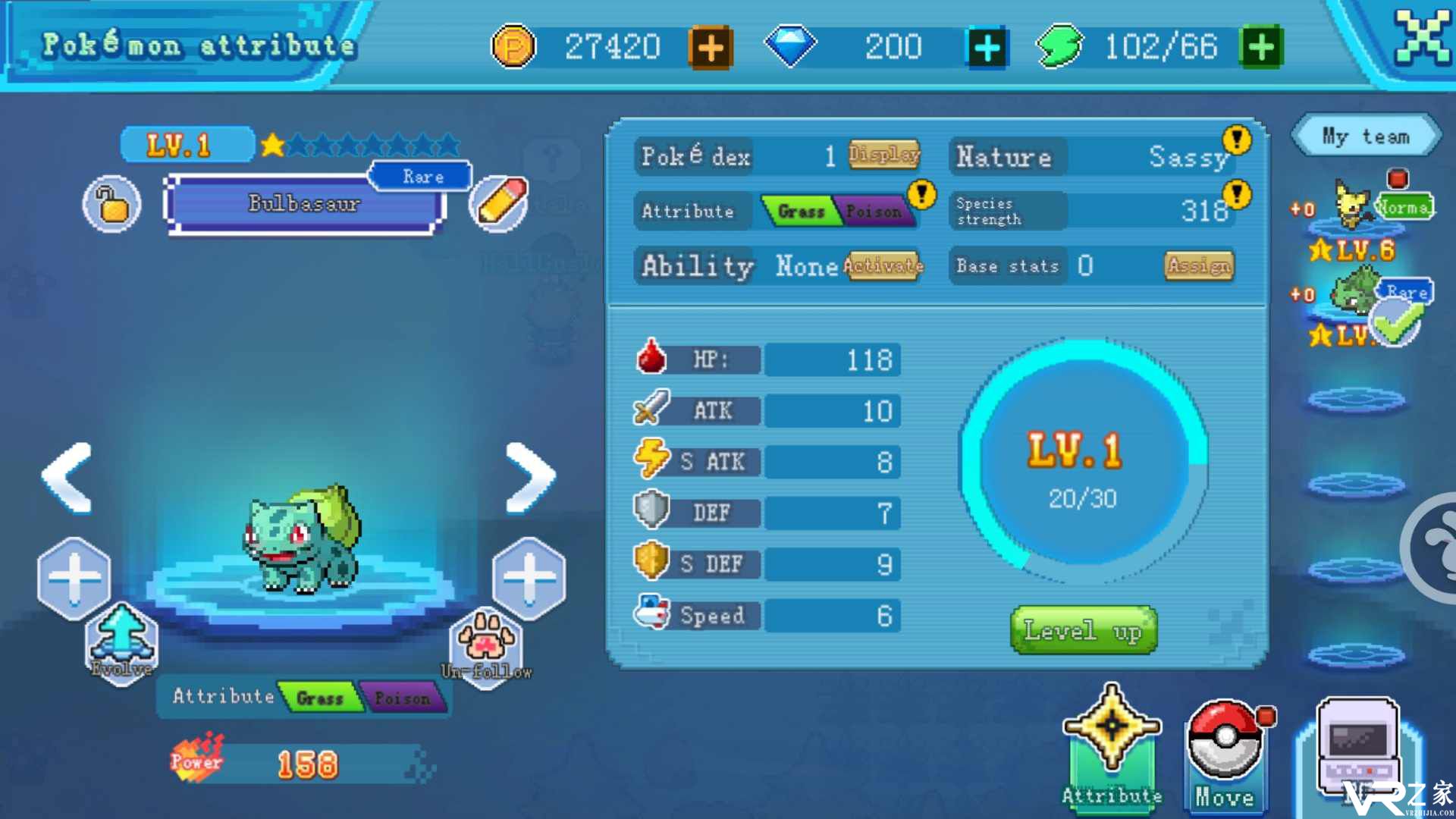The height and width of the screenshot is (819, 1456).
Task: Click the Level up button
Action: pos(1084,629)
